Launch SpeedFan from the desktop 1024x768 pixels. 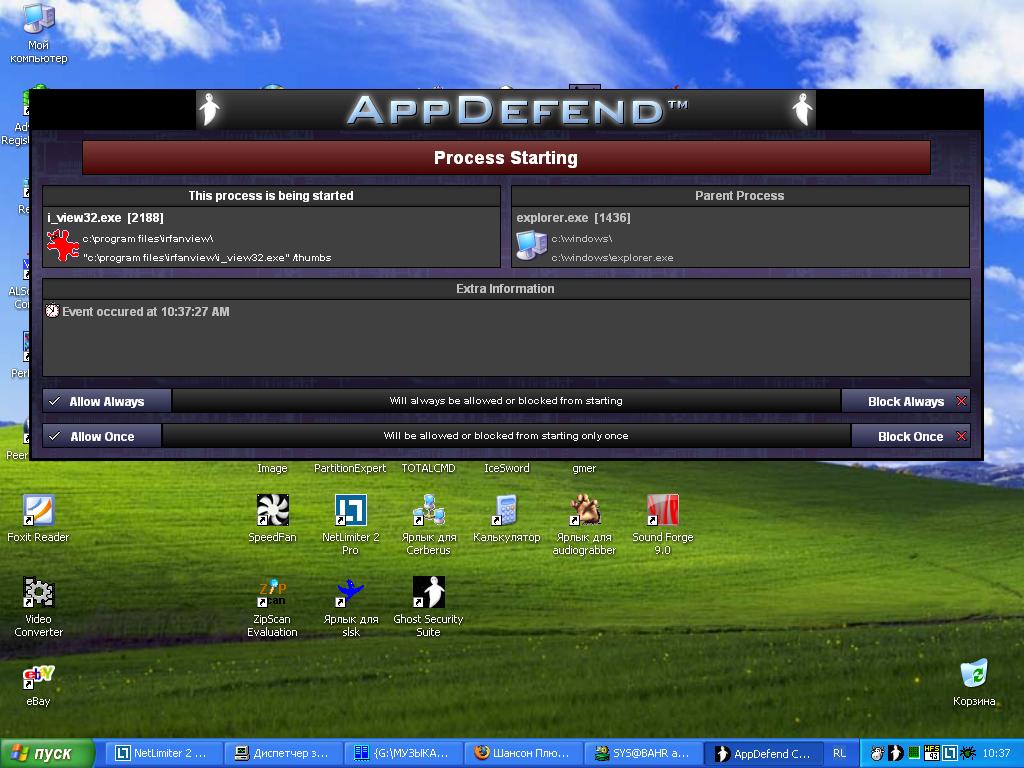tap(272, 511)
